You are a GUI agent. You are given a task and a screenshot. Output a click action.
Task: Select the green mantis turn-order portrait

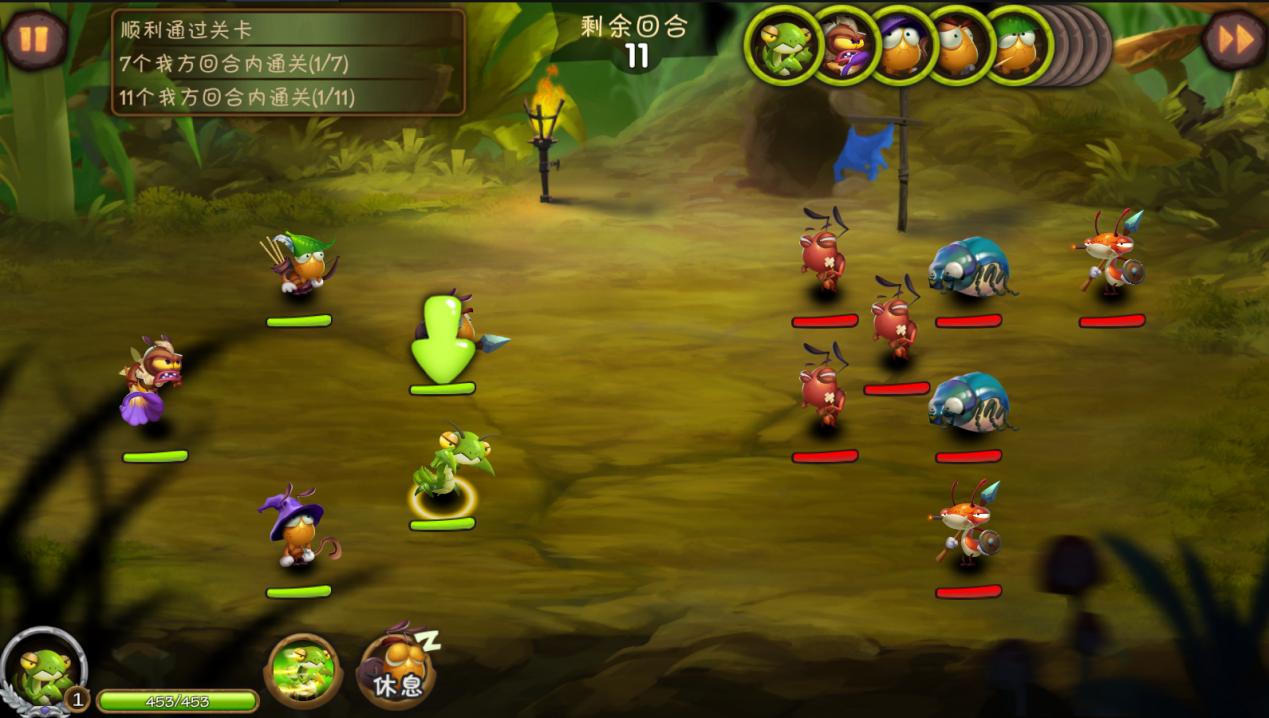(782, 45)
